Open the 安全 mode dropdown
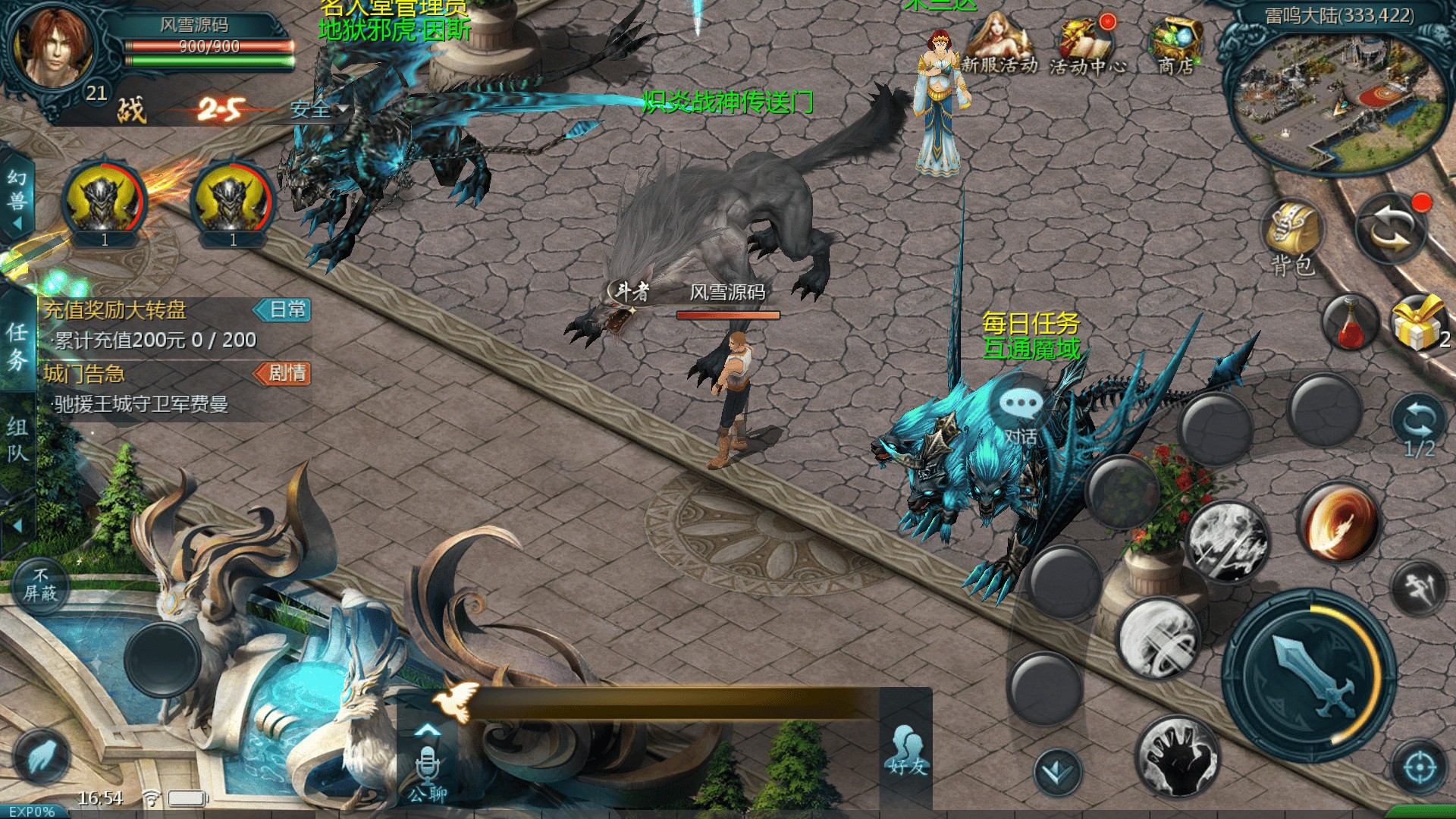 point(318,111)
